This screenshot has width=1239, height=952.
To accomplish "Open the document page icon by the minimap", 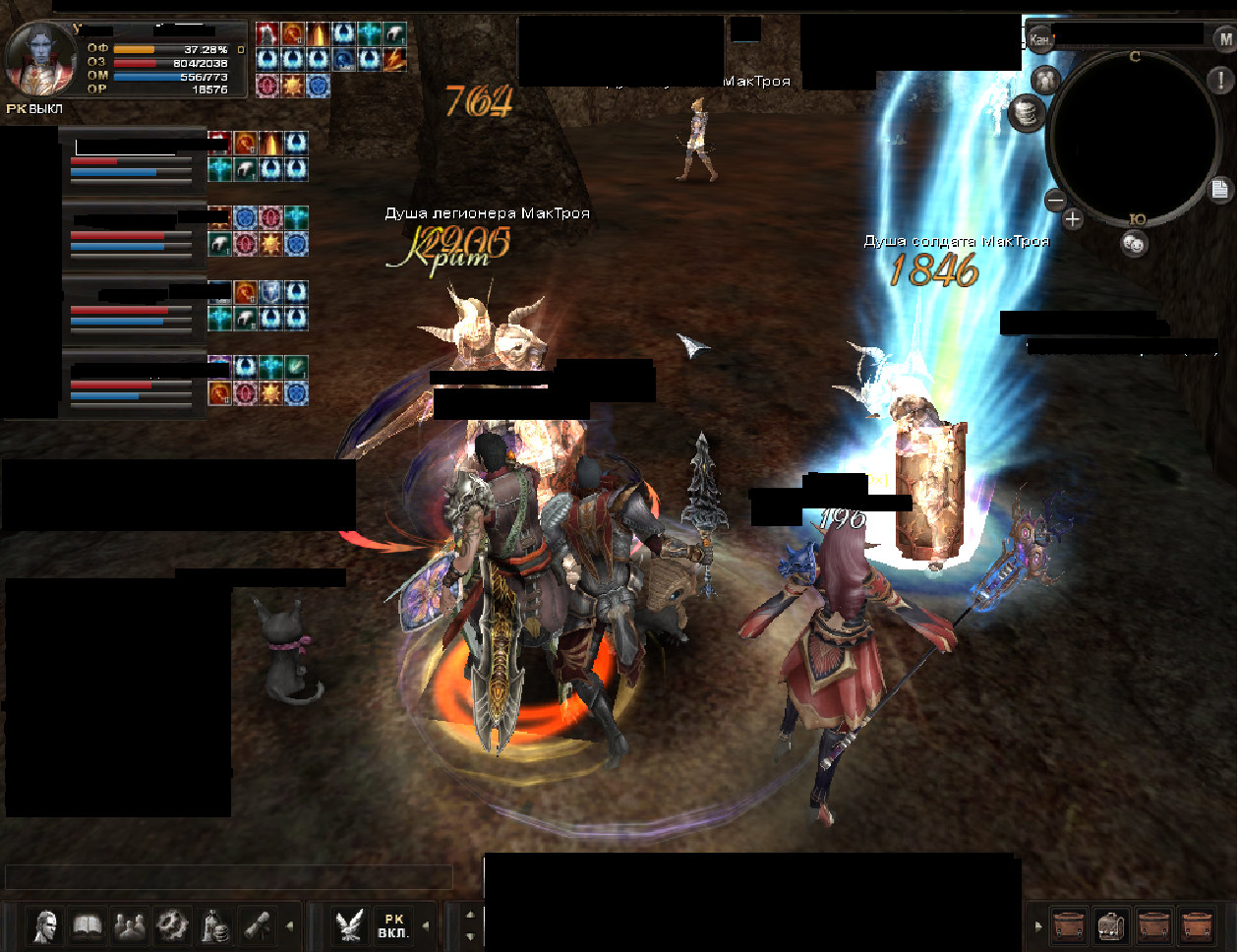I will pyautogui.click(x=1219, y=189).
